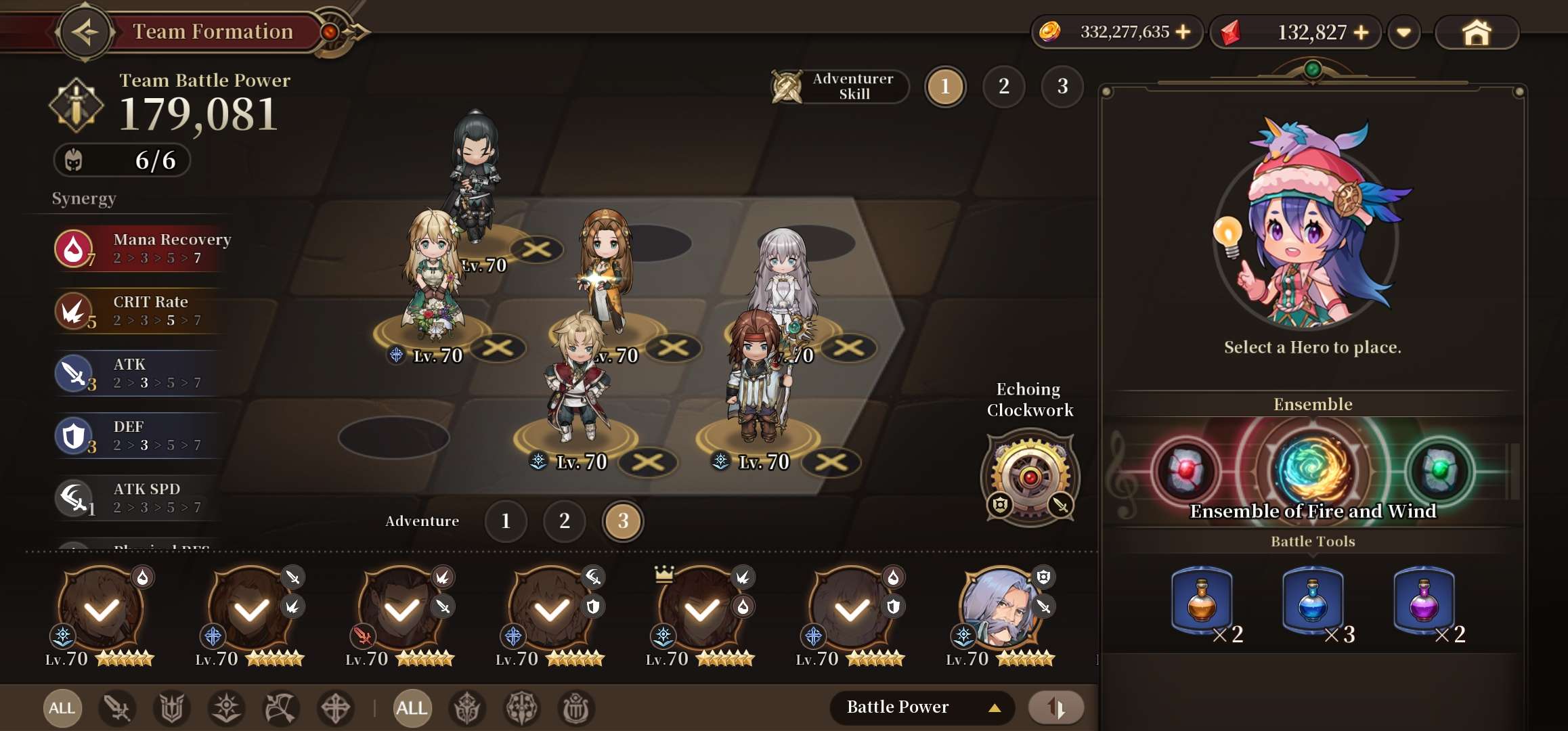Show the CRIT Rate synergy info
1568x731 pixels.
142,311
